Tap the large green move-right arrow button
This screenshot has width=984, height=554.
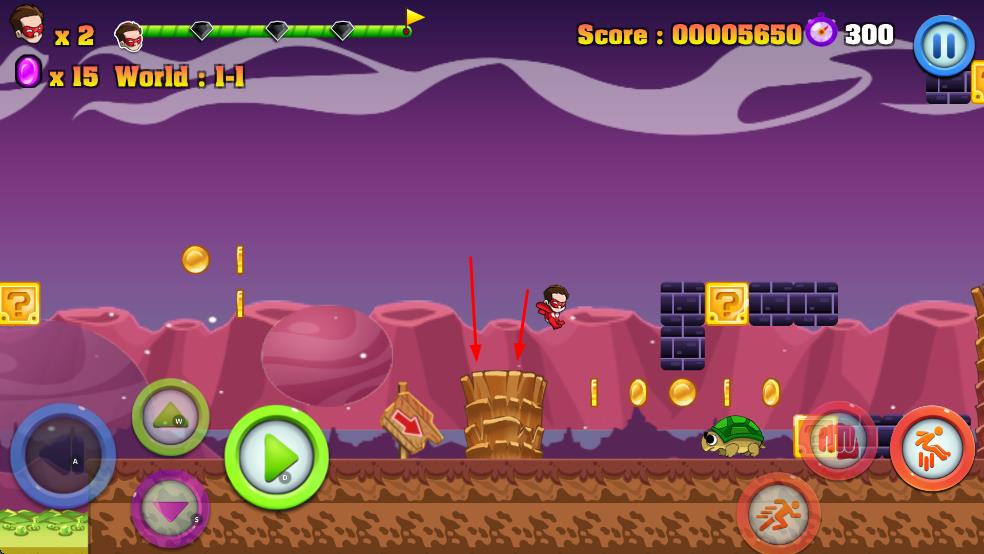coord(277,457)
